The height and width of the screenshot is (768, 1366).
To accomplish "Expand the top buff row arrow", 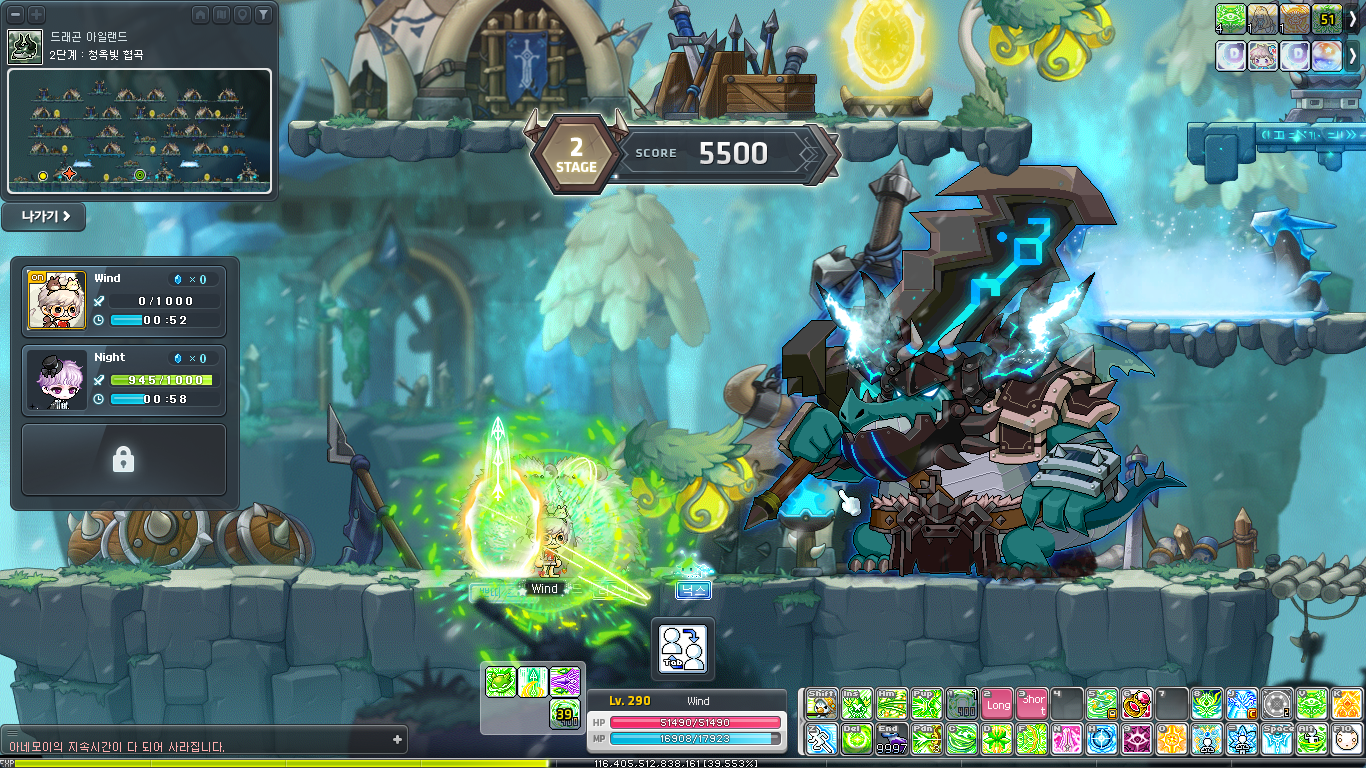I will coord(1353,18).
